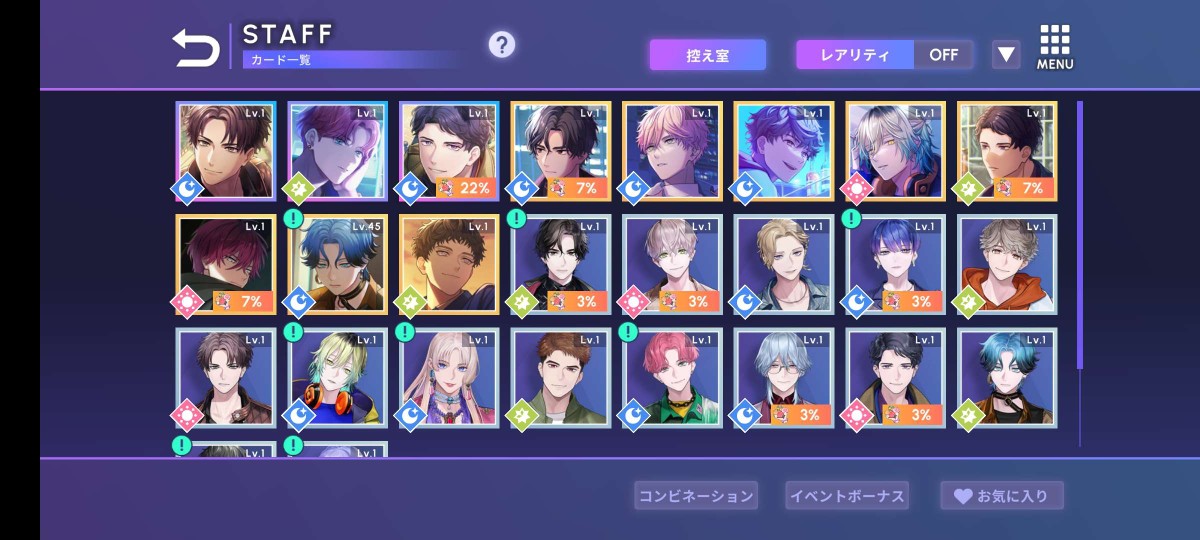
Task: Select the white-haired yellow-eyed staff card
Action: pos(895,151)
